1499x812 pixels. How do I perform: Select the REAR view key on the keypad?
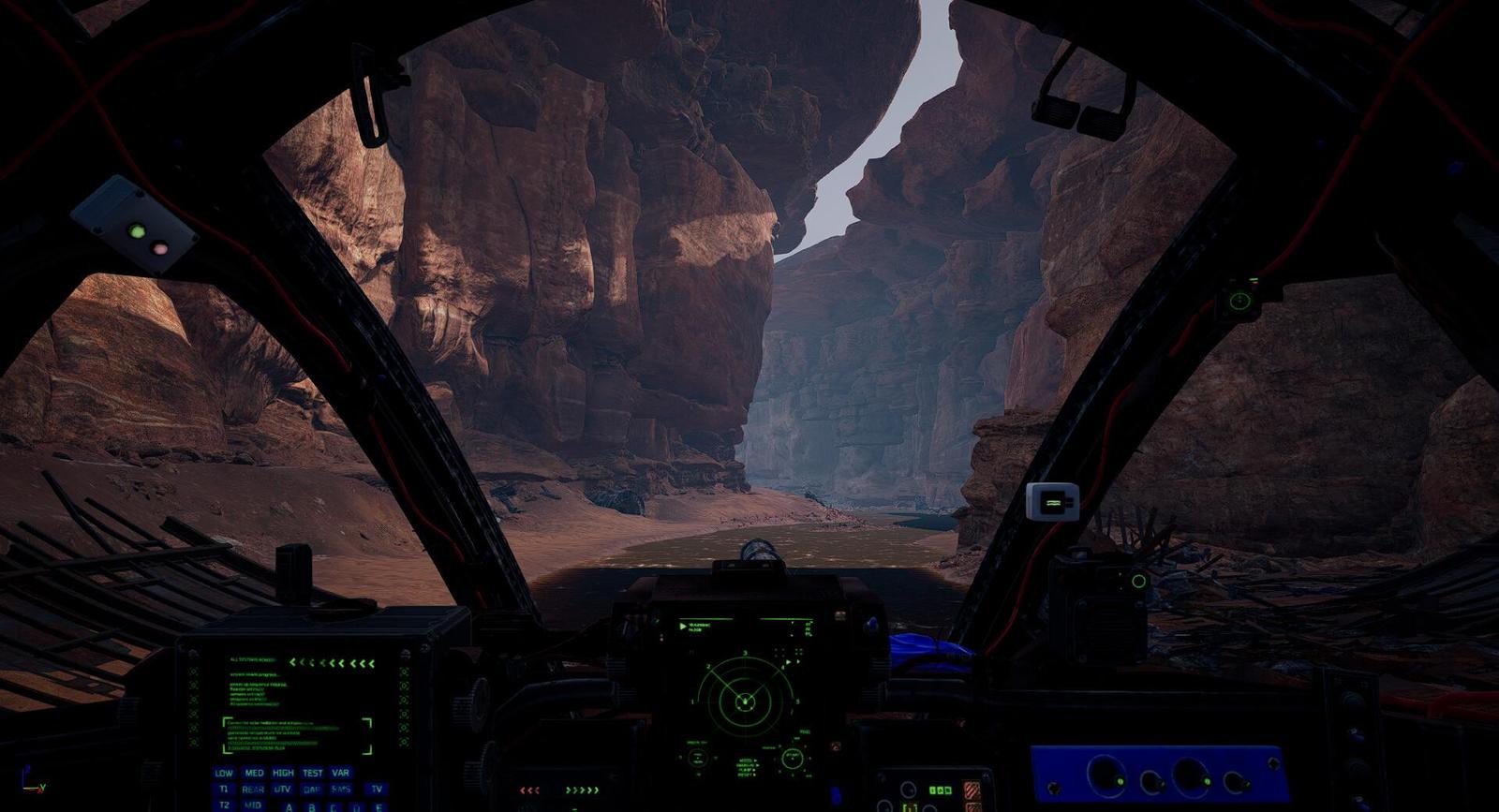252,790
